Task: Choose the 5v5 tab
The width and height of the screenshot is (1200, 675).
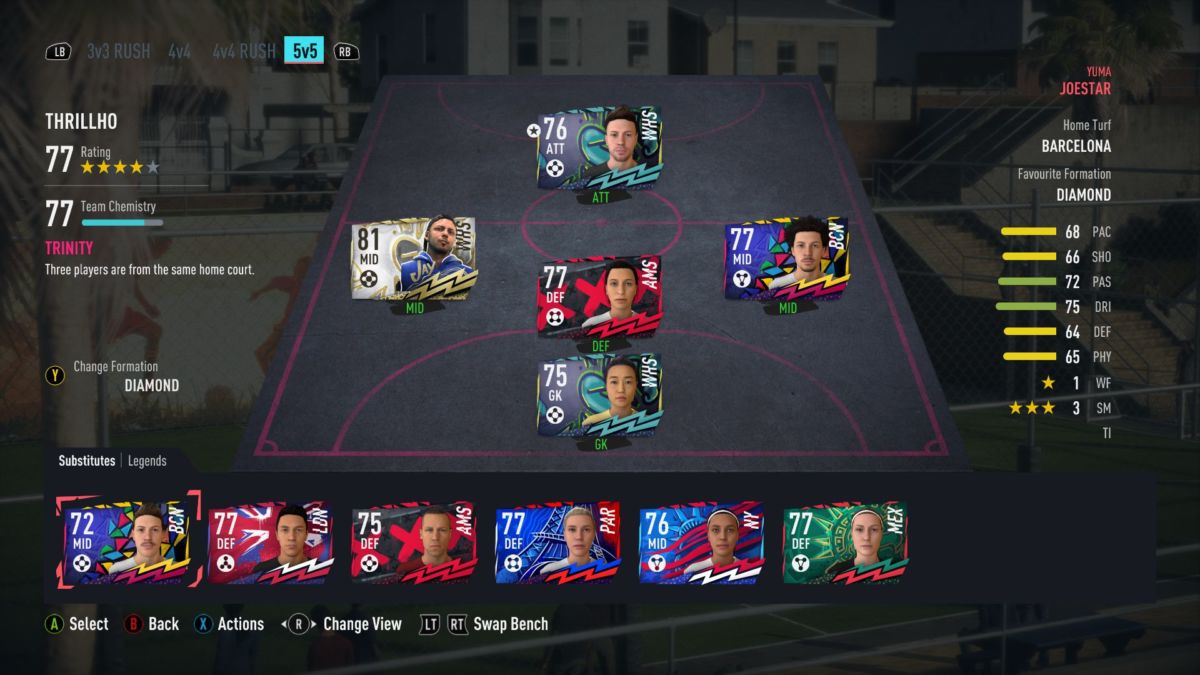Action: [303, 50]
